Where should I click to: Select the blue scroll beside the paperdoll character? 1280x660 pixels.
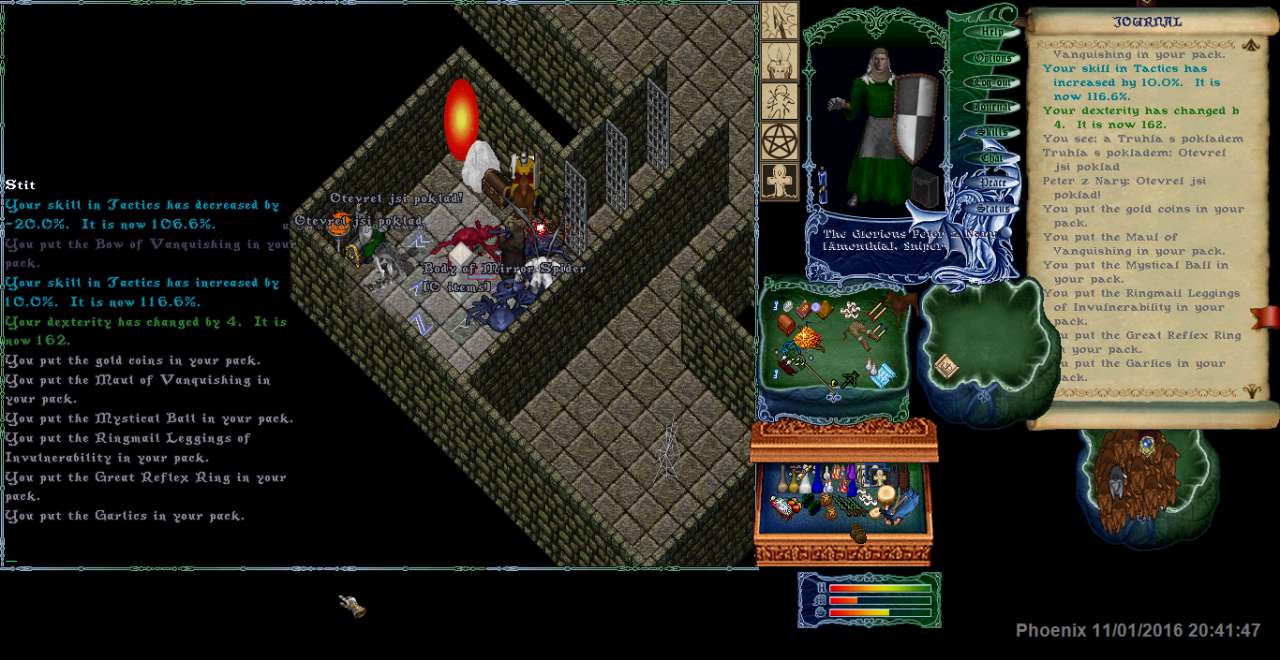(x=822, y=186)
